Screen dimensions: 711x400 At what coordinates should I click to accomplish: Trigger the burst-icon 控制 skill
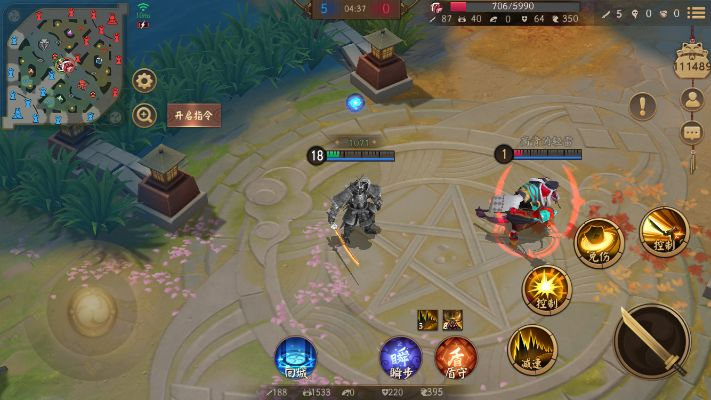click(546, 289)
